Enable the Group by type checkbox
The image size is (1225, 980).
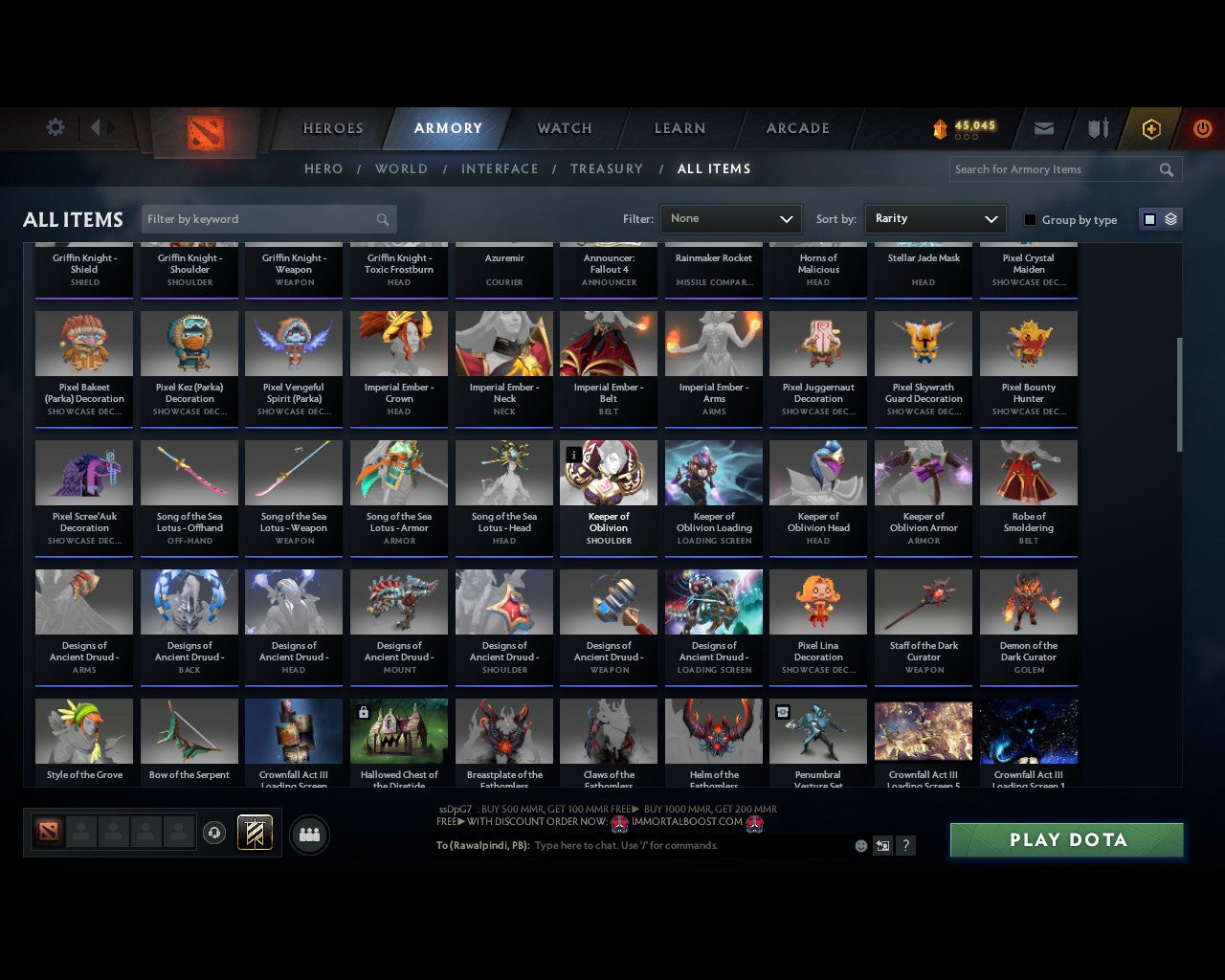coord(1030,219)
